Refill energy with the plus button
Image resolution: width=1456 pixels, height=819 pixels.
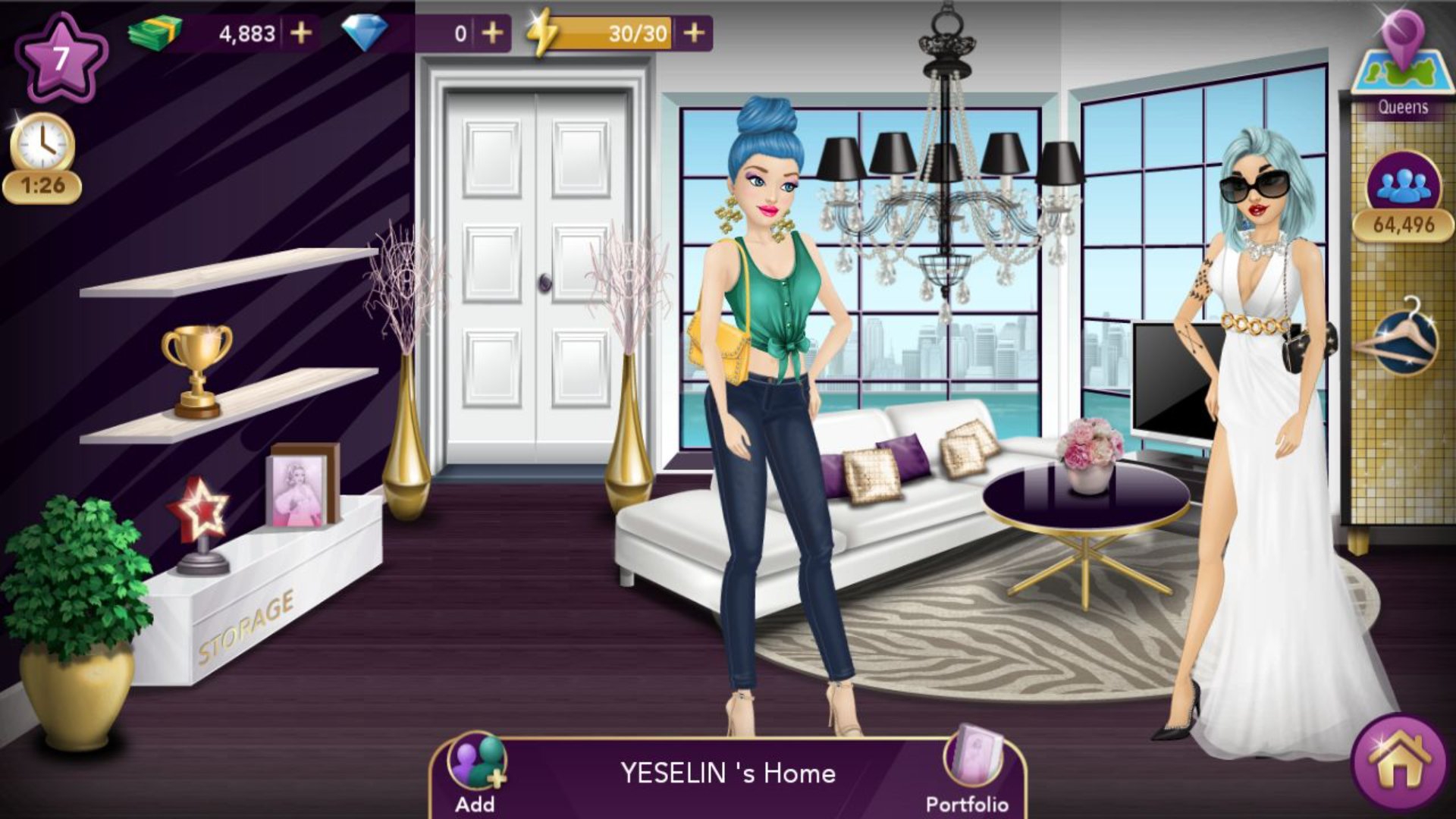point(694,33)
